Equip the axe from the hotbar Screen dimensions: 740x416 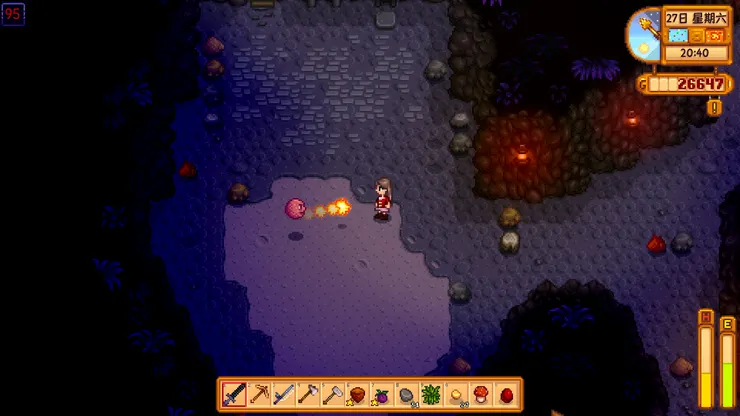(308, 394)
